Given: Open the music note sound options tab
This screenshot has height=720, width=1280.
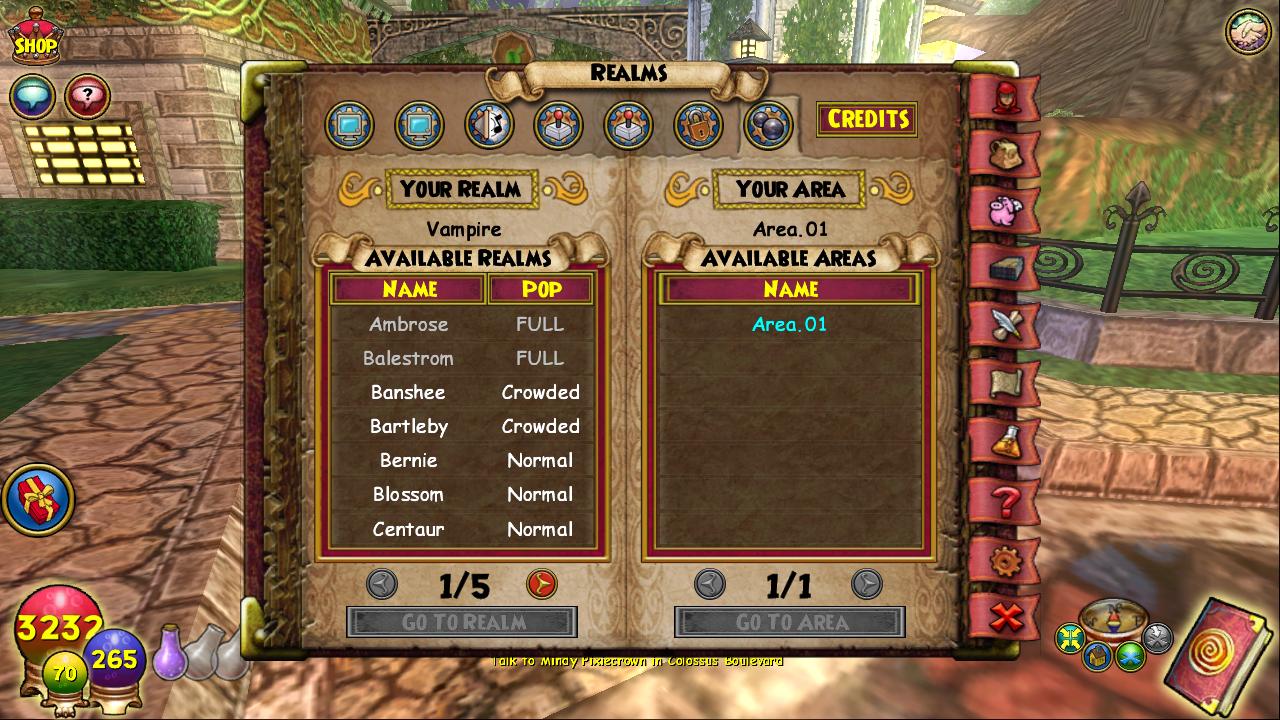Looking at the screenshot, I should [489, 125].
